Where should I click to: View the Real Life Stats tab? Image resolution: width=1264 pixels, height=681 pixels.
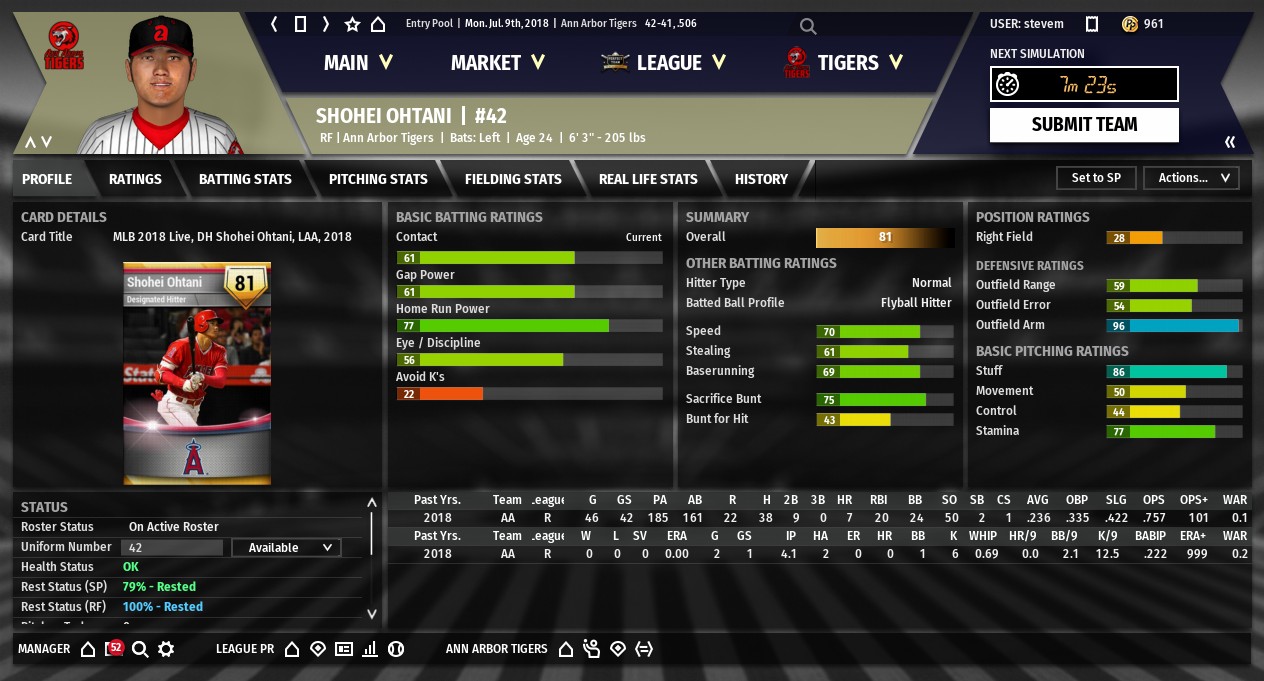point(648,179)
